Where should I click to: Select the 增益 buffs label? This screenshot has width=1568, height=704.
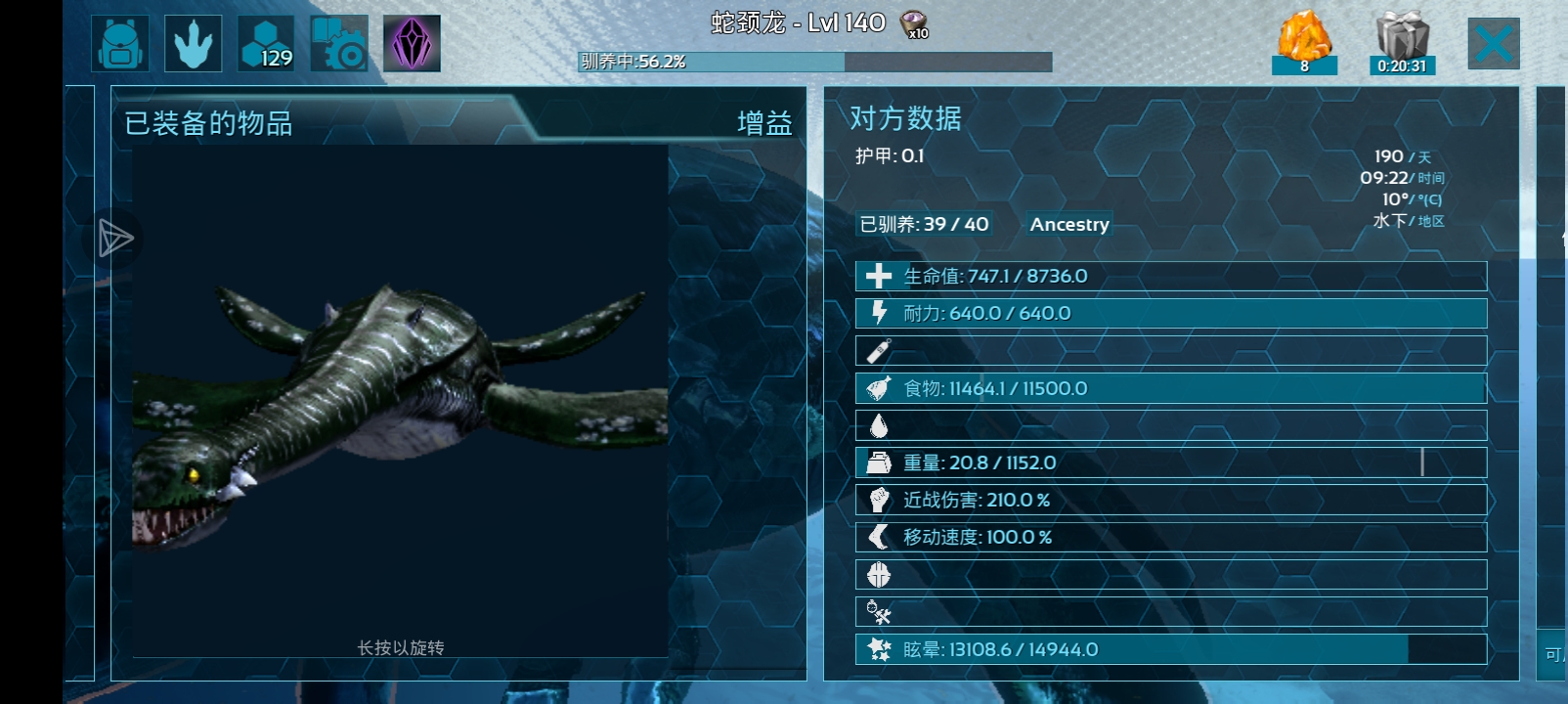point(764,123)
